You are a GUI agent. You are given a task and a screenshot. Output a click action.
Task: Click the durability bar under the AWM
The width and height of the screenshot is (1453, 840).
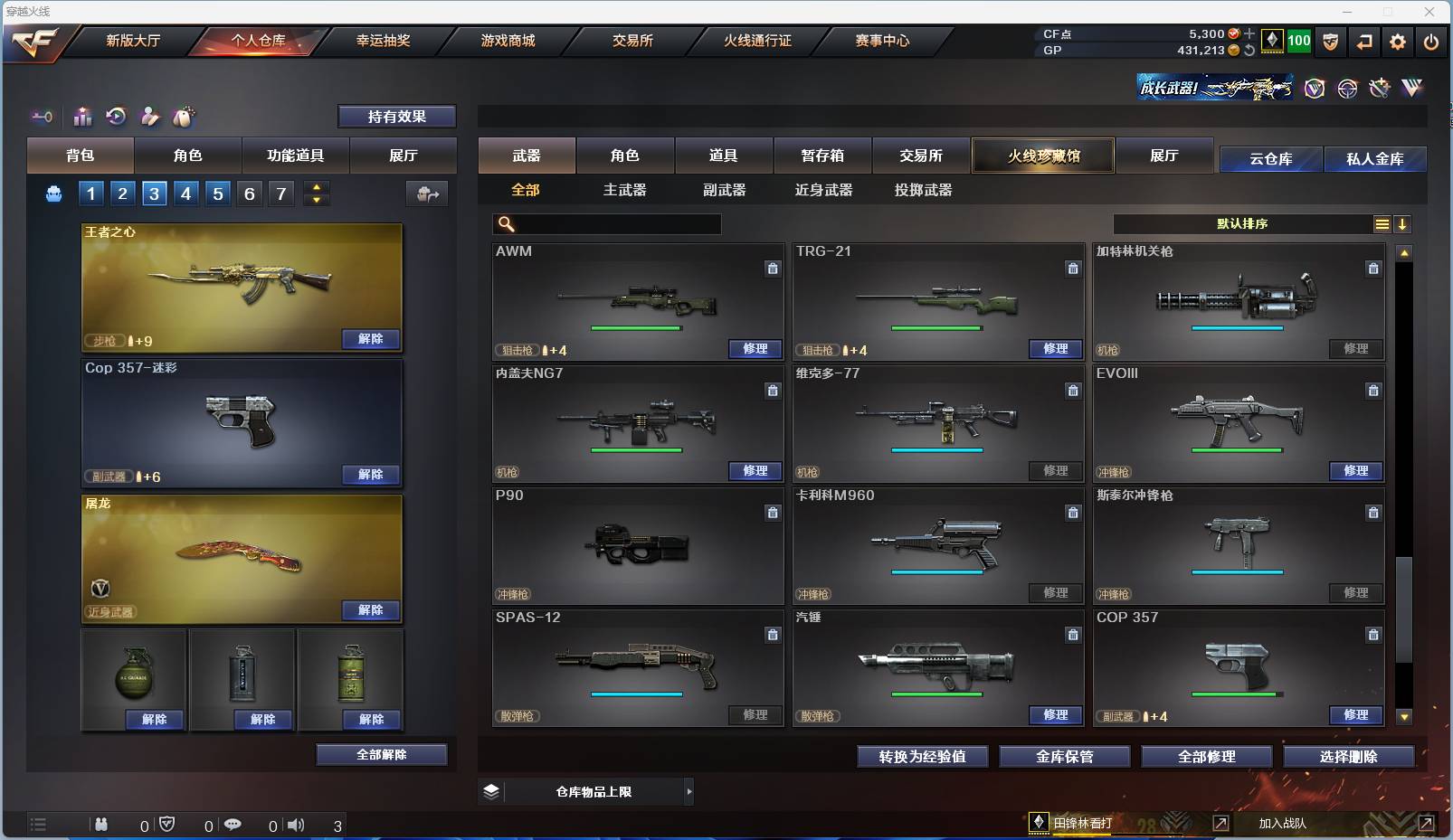[x=638, y=328]
